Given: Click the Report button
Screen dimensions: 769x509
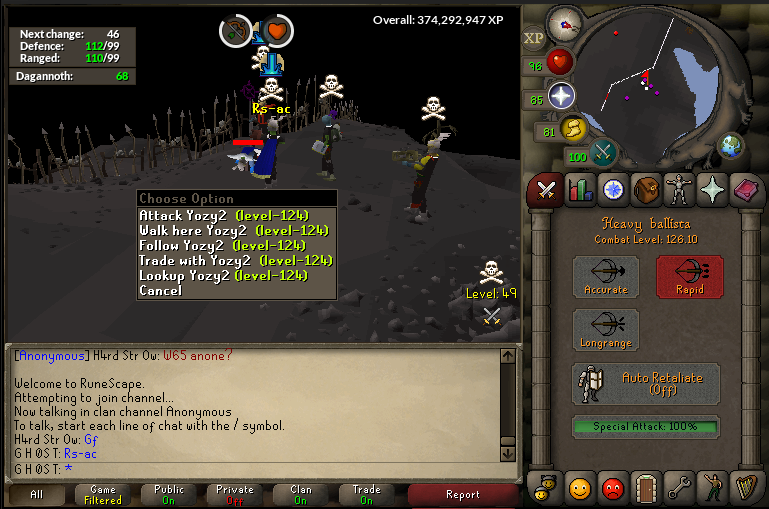Looking at the screenshot, I should tap(463, 494).
